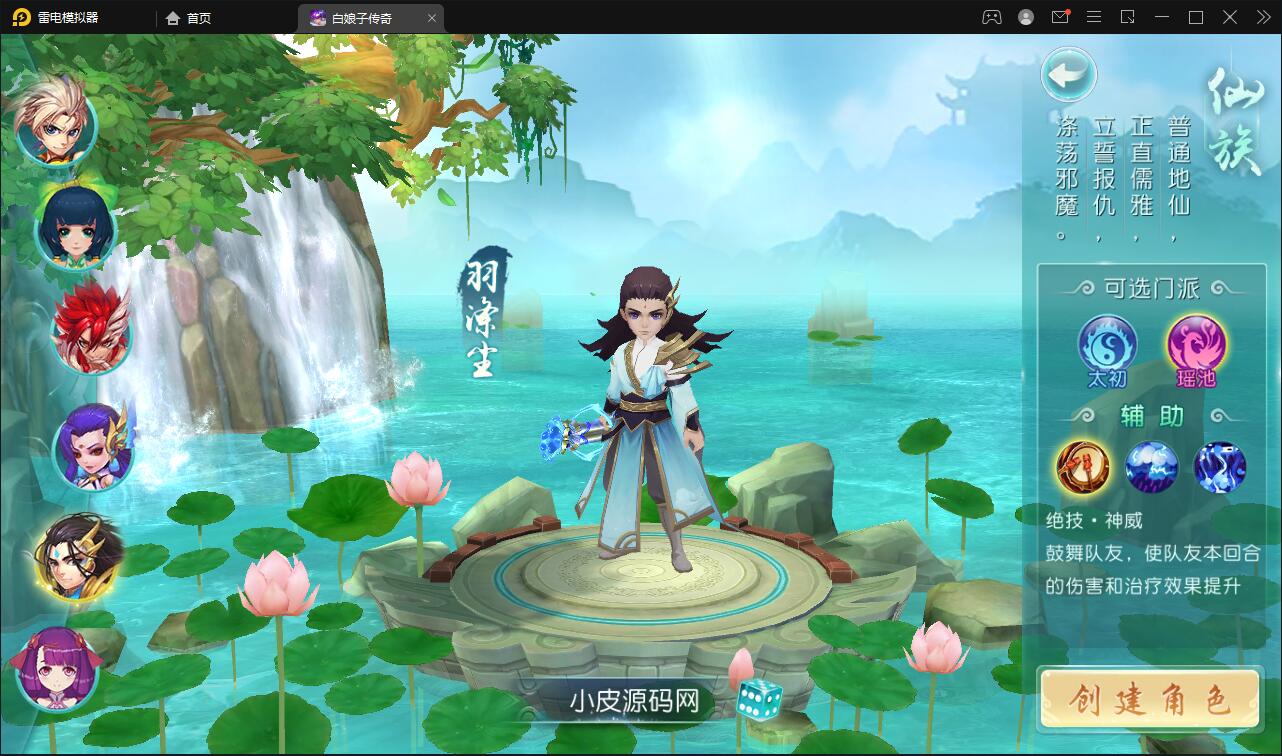Switch to the 首页 tab
This screenshot has width=1282, height=756.
click(x=188, y=17)
